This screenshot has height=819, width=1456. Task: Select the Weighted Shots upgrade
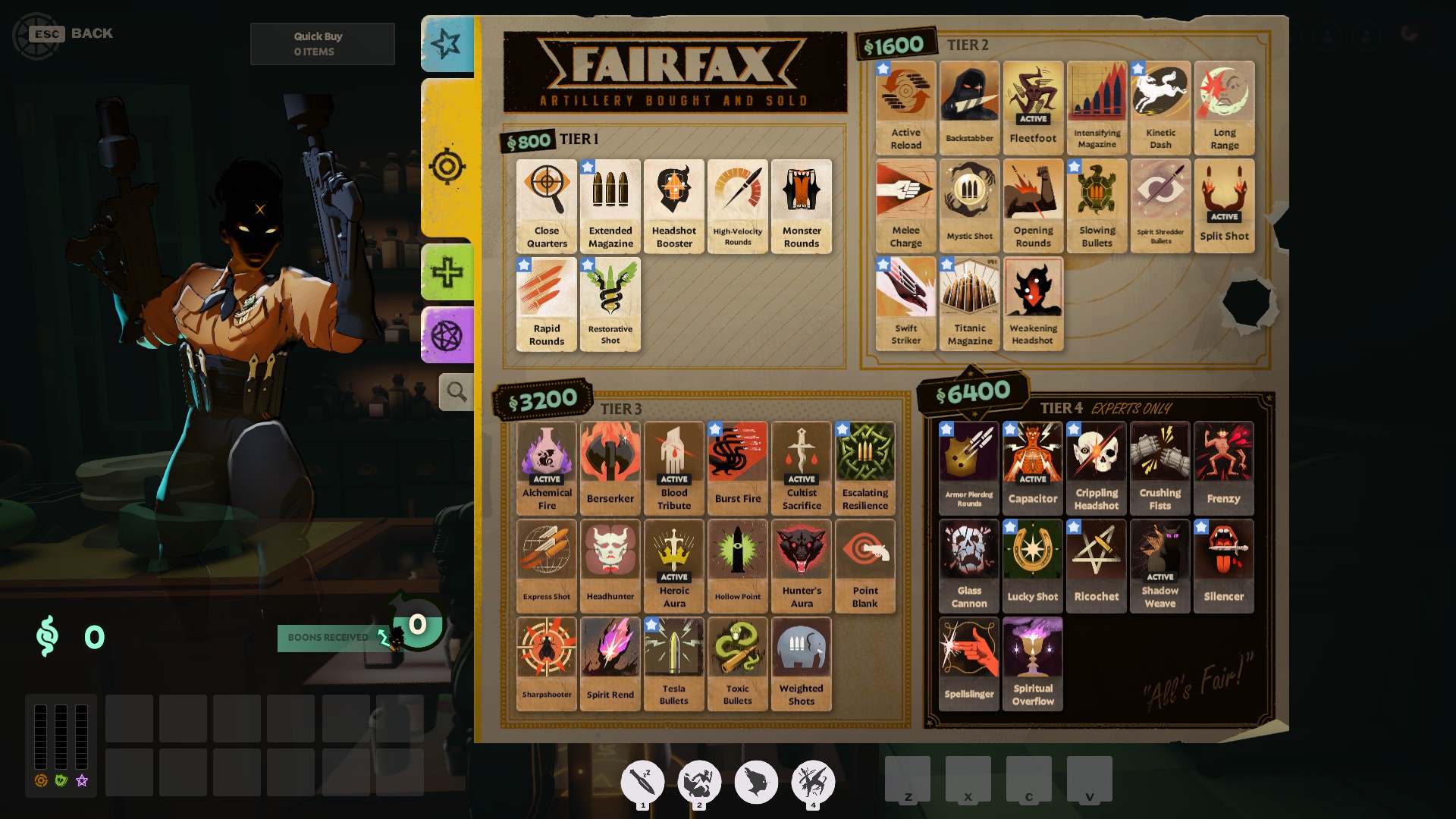point(801,662)
